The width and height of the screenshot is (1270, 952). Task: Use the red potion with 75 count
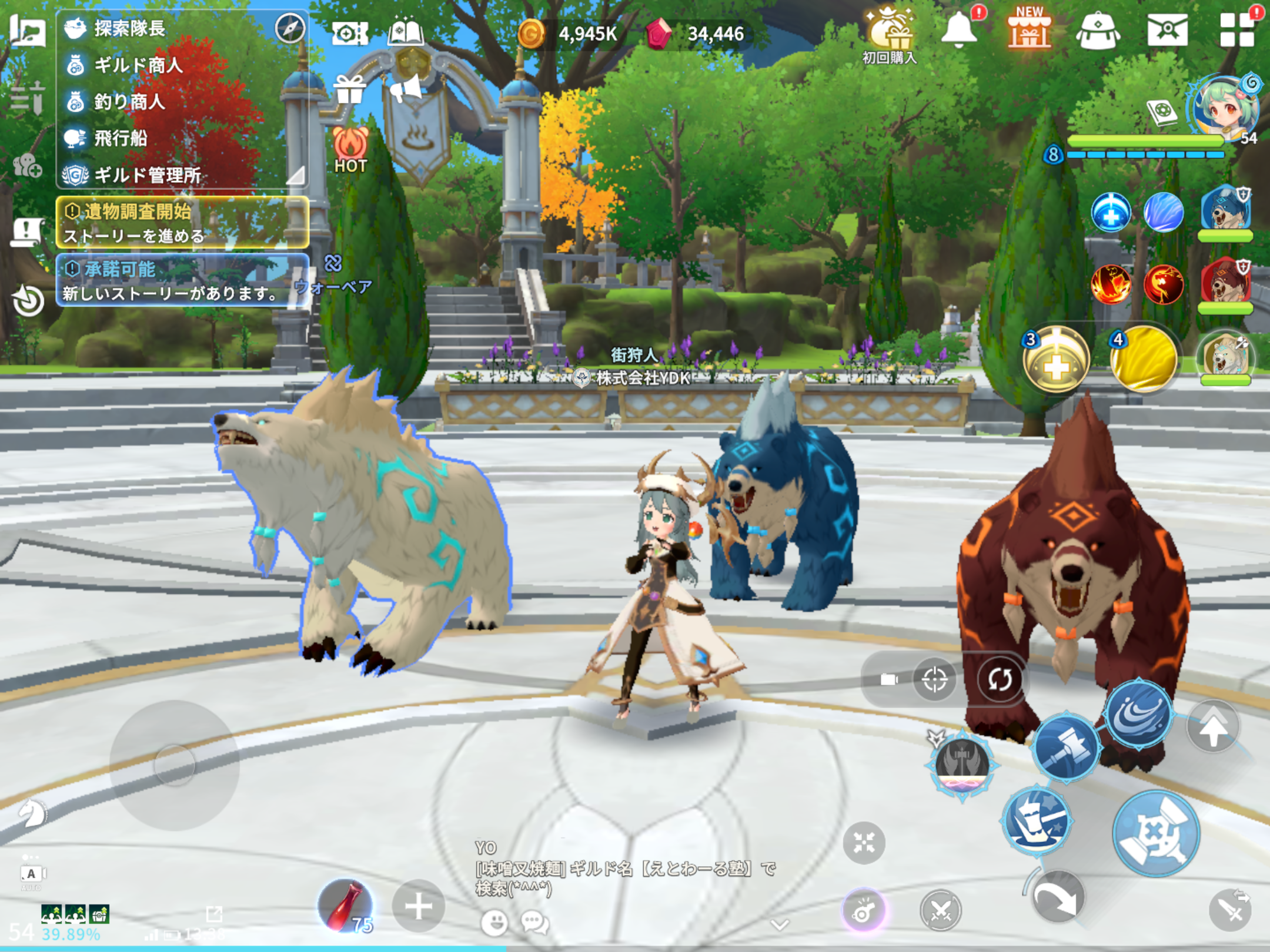tap(346, 906)
